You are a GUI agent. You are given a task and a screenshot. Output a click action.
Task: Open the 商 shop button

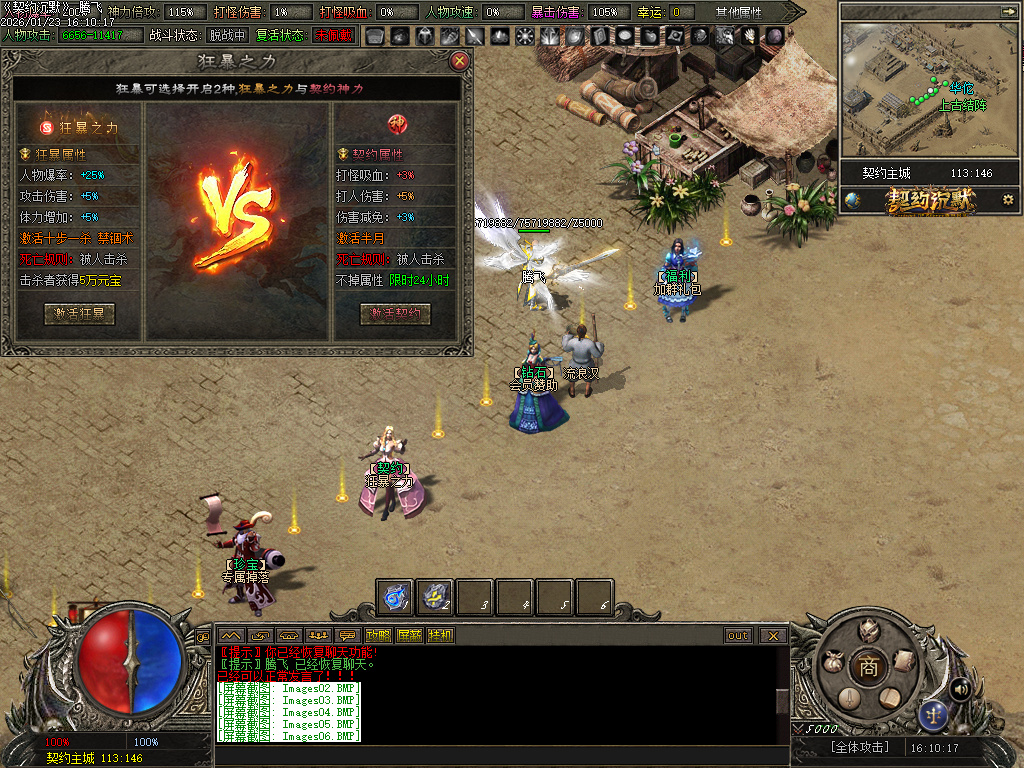click(x=869, y=667)
